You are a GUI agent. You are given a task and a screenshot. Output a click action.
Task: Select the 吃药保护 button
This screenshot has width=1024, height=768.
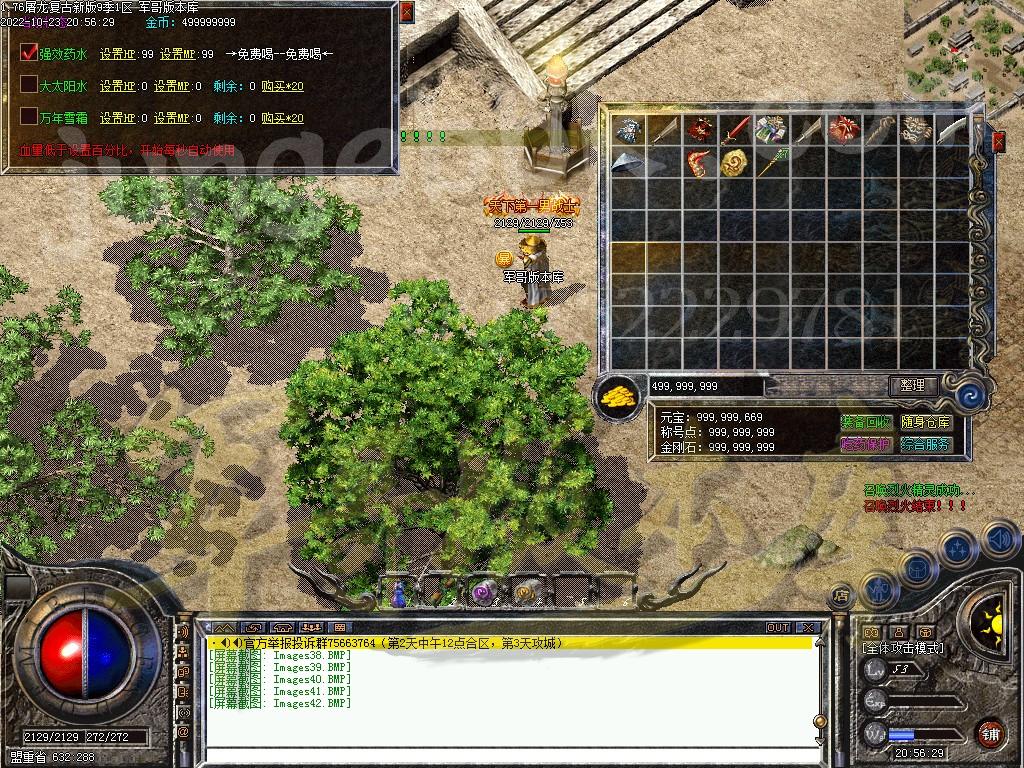pos(866,444)
